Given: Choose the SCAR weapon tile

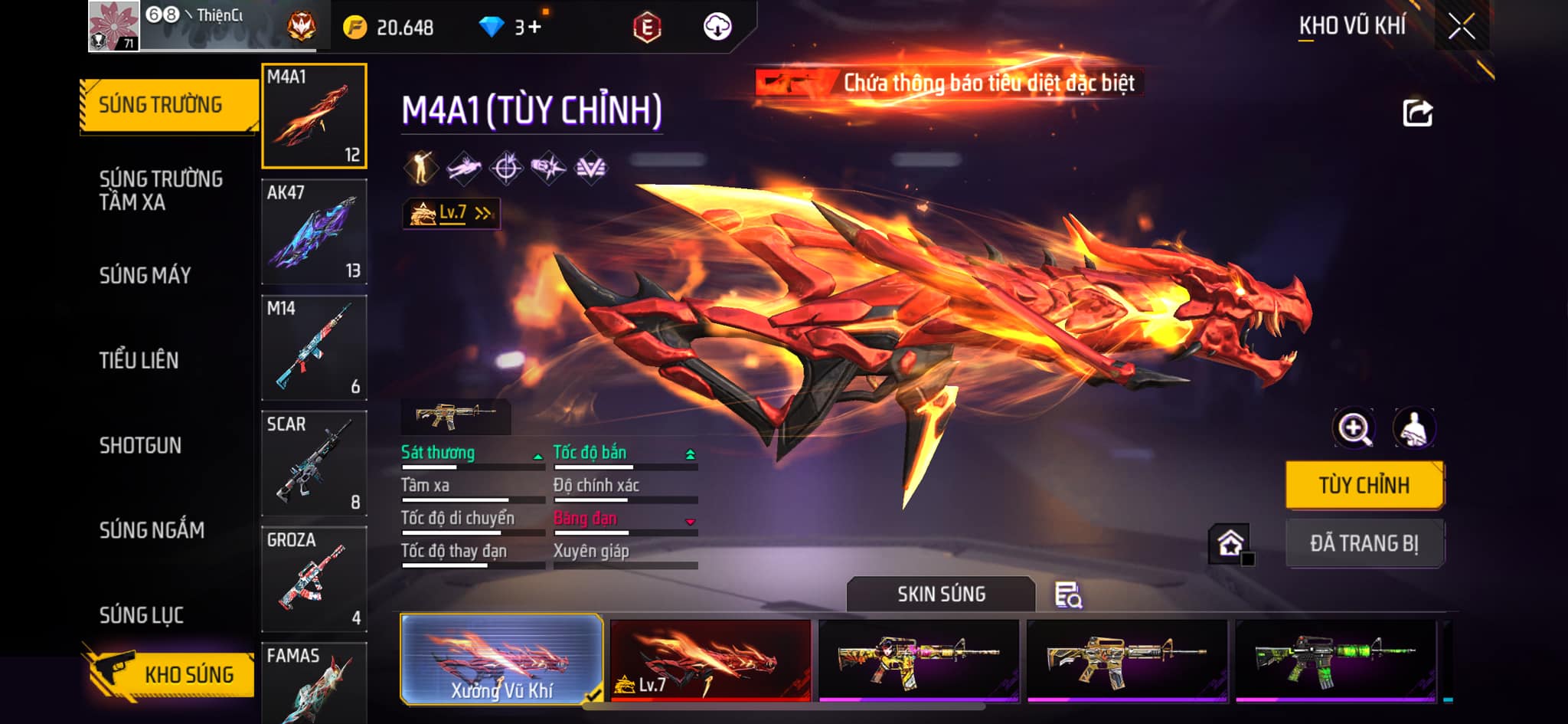Looking at the screenshot, I should (314, 464).
